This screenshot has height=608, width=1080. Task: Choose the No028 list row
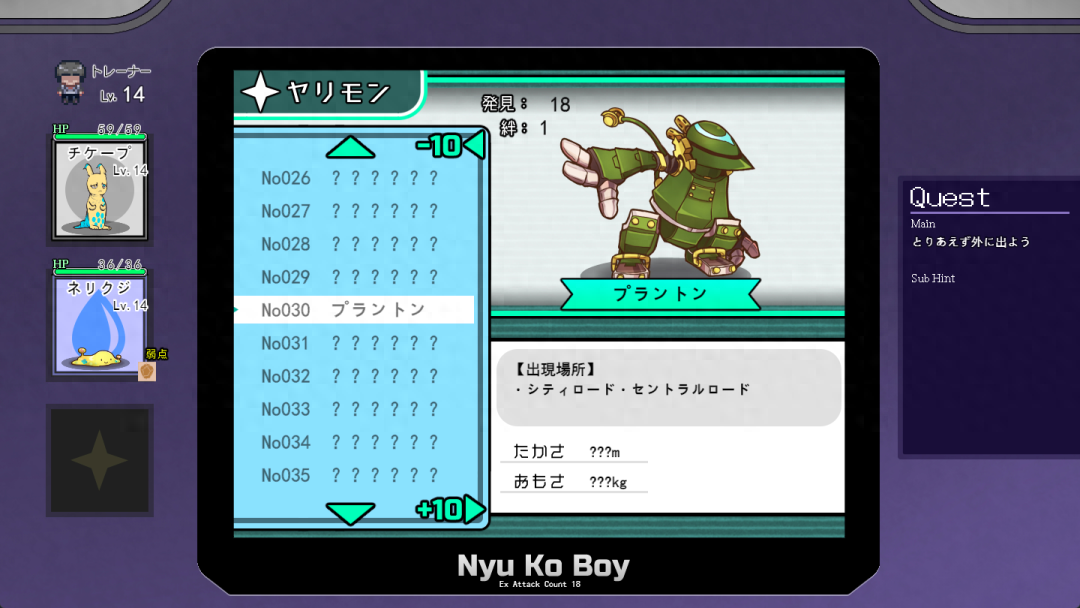point(351,244)
